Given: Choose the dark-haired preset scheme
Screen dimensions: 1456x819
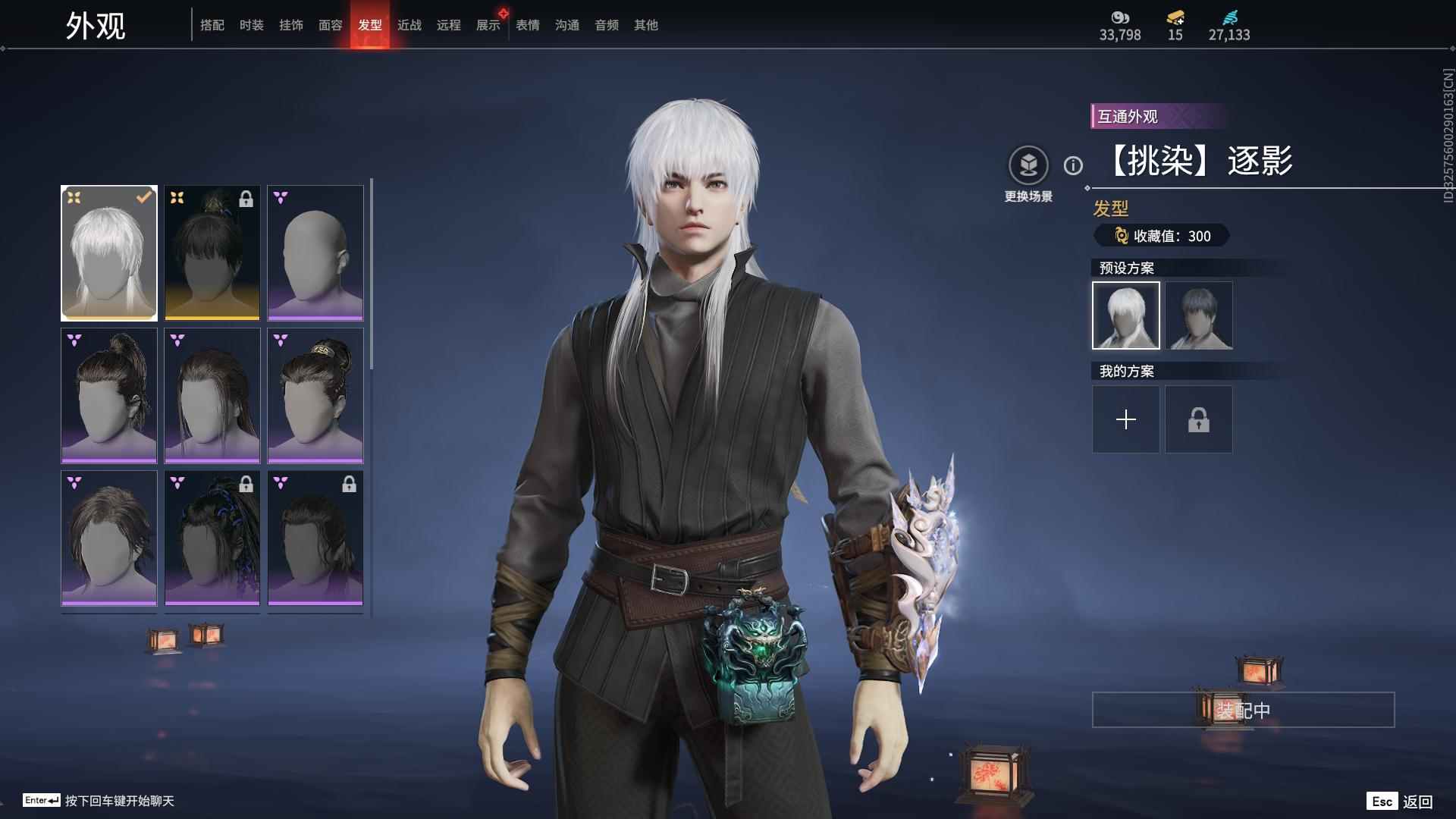Looking at the screenshot, I should 1198,315.
